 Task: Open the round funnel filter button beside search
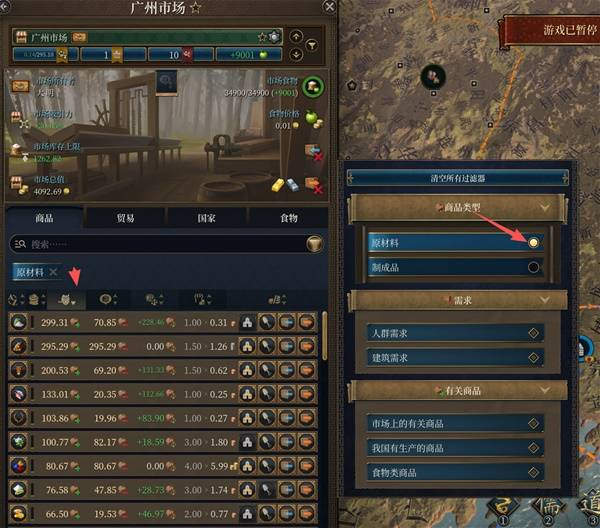click(315, 244)
